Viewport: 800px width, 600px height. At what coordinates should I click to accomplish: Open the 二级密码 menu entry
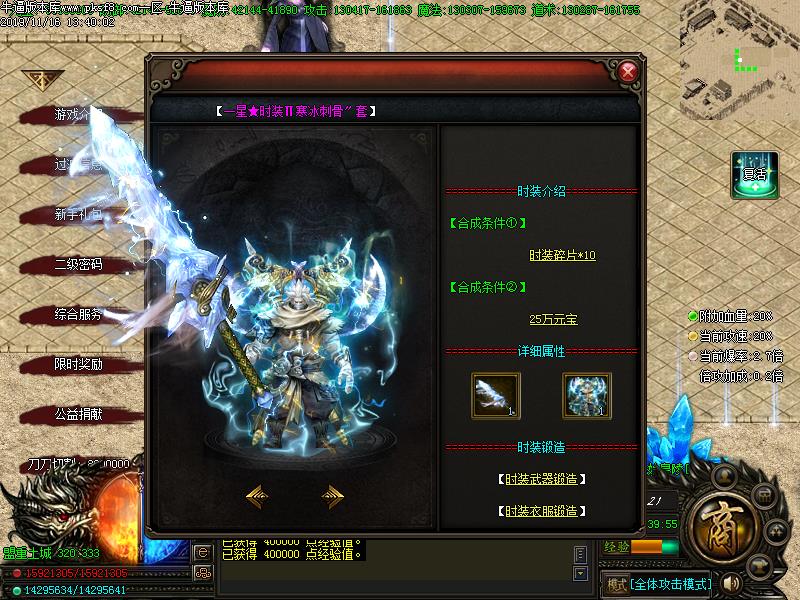[x=78, y=265]
